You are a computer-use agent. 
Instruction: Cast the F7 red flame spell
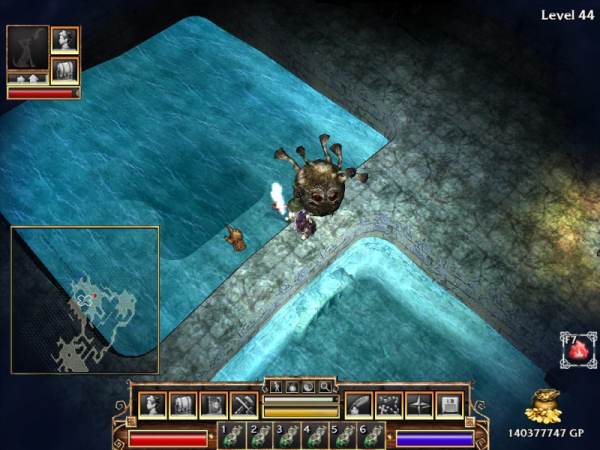pos(574,351)
